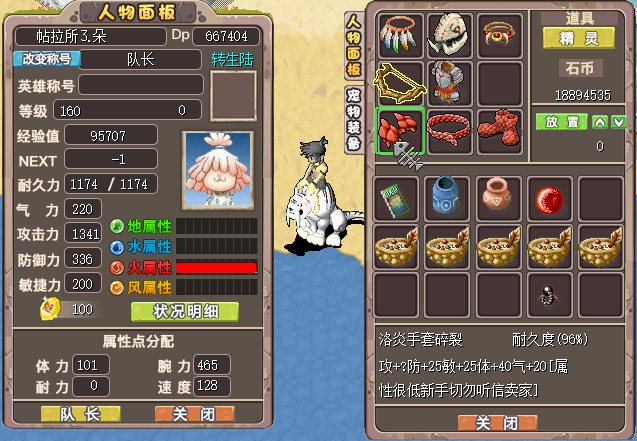Click the 队长 button at panel bottom

80,413
